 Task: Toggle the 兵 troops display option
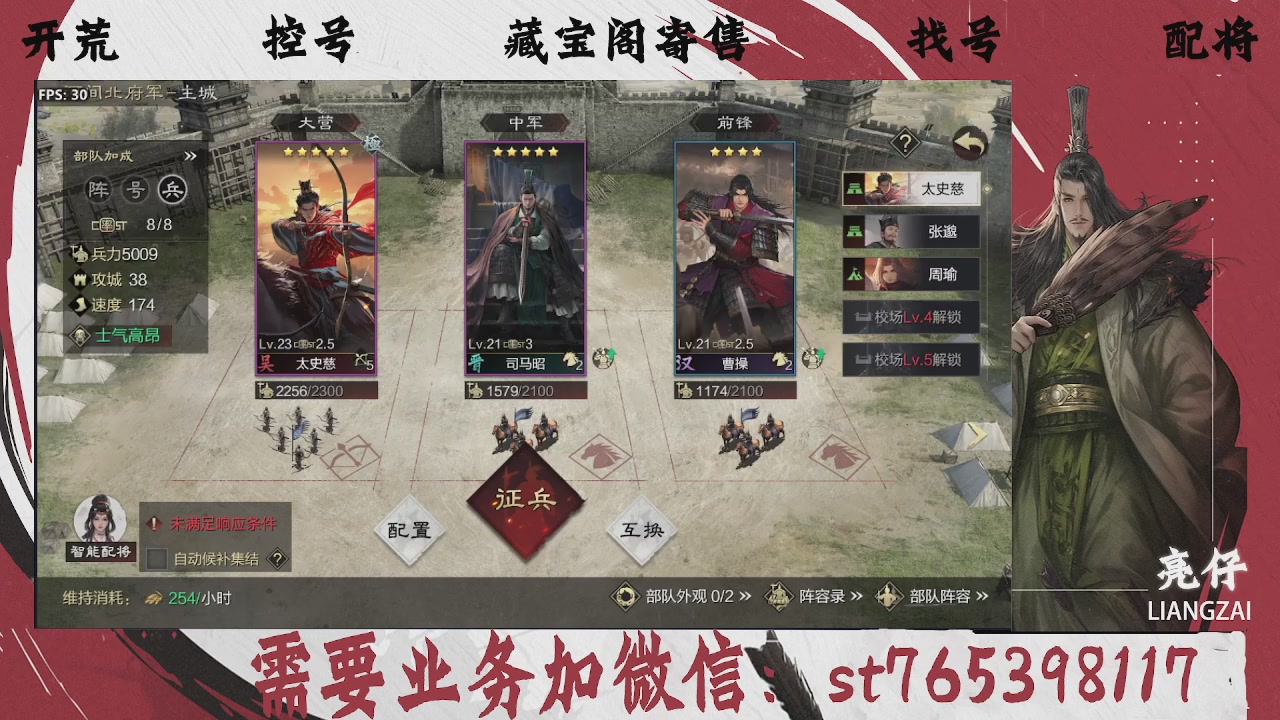coord(174,190)
